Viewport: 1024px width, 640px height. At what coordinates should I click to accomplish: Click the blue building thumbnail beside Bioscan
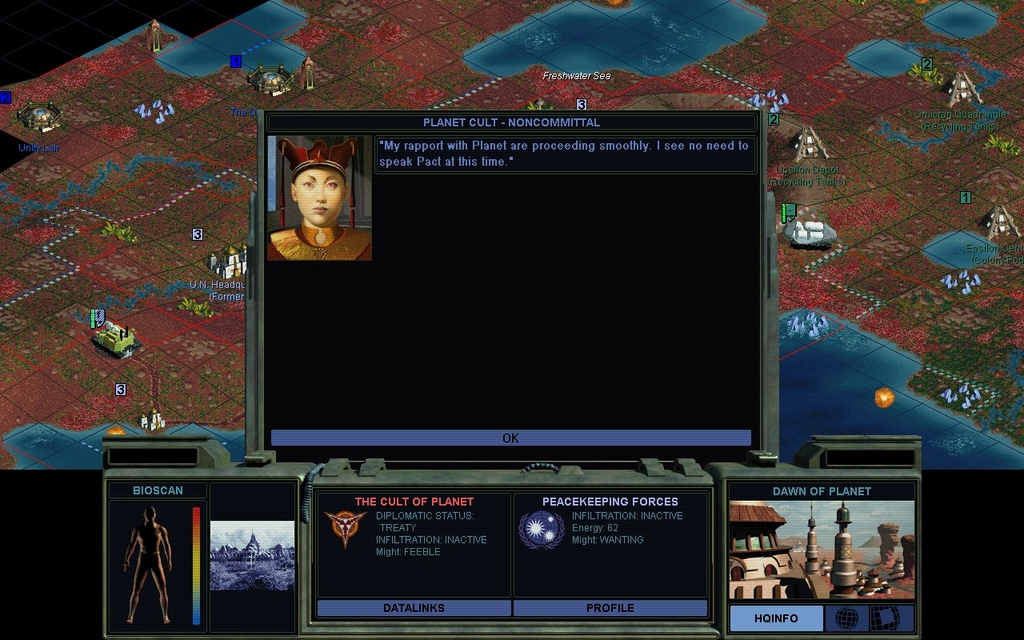tap(252, 555)
